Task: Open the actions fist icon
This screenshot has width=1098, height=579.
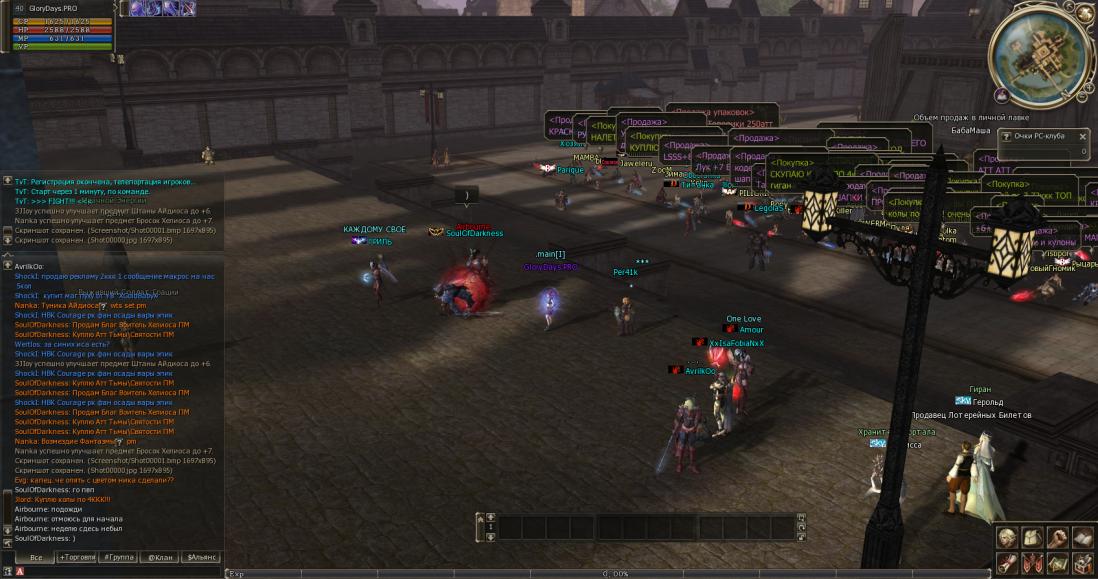Action: click(x=1057, y=538)
